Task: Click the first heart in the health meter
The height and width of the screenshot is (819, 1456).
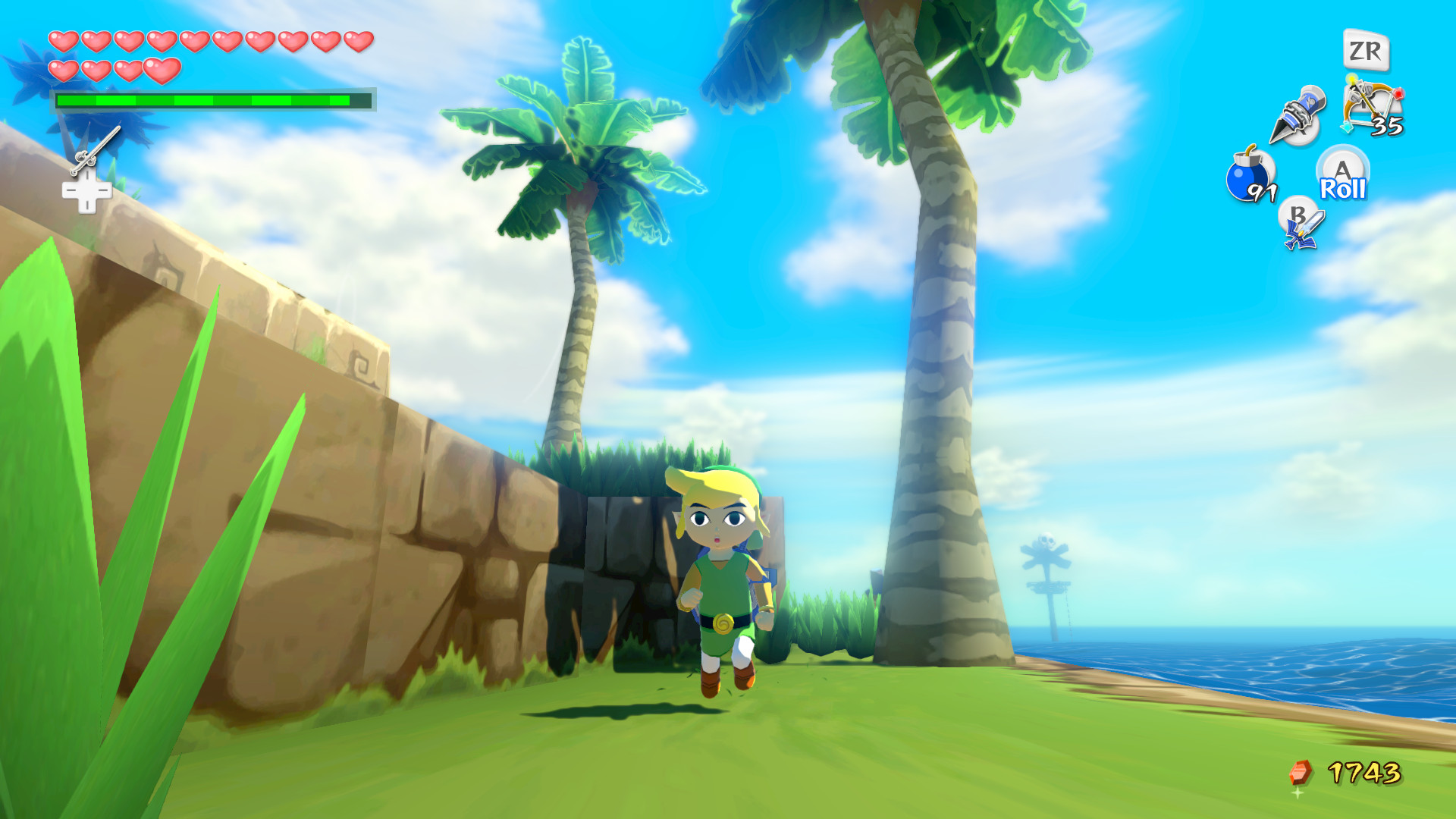Action: 64,42
